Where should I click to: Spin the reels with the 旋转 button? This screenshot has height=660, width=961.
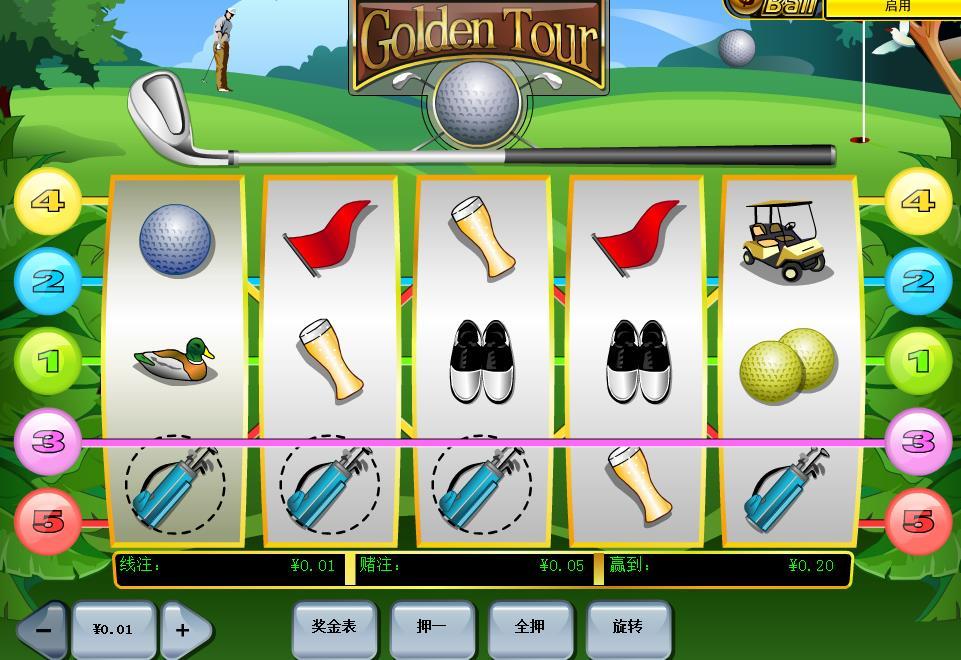pos(628,628)
